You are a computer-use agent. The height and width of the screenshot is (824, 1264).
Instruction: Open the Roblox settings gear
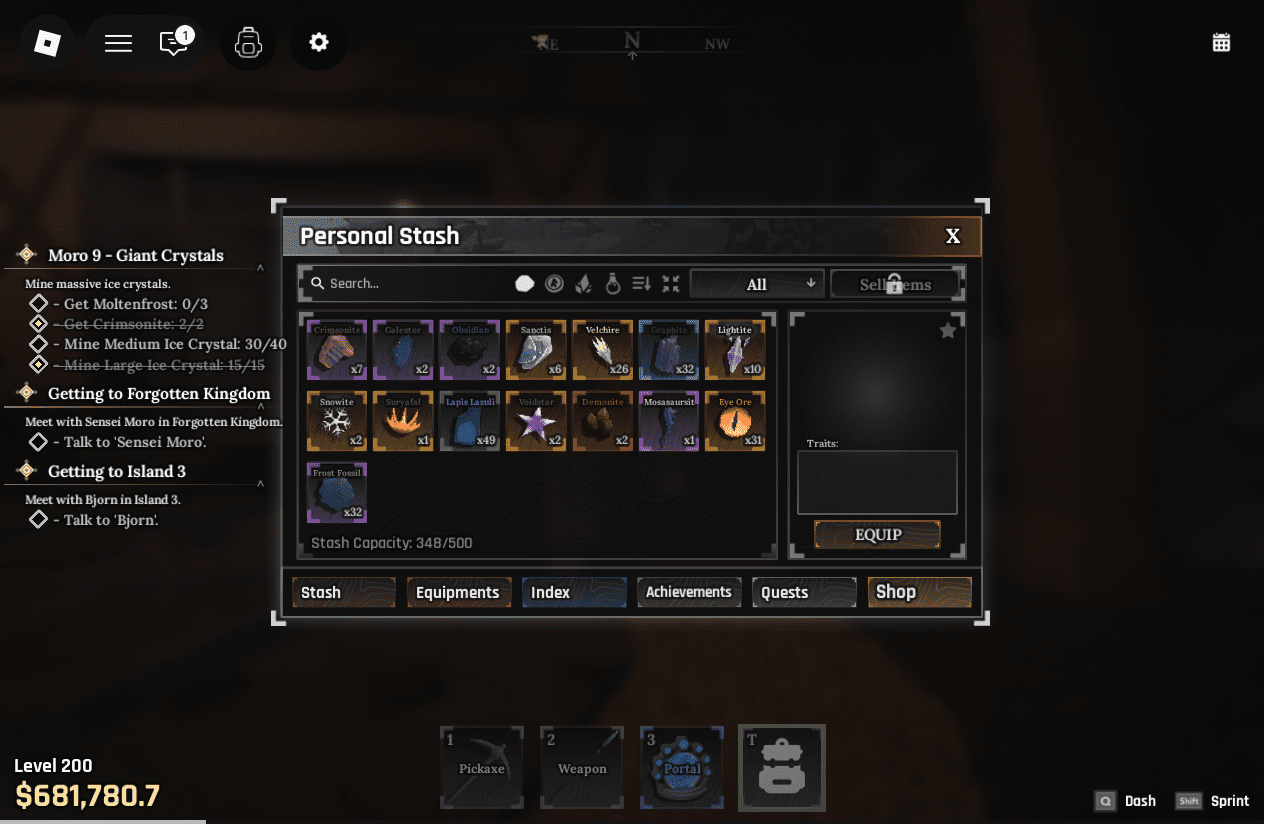(x=319, y=42)
